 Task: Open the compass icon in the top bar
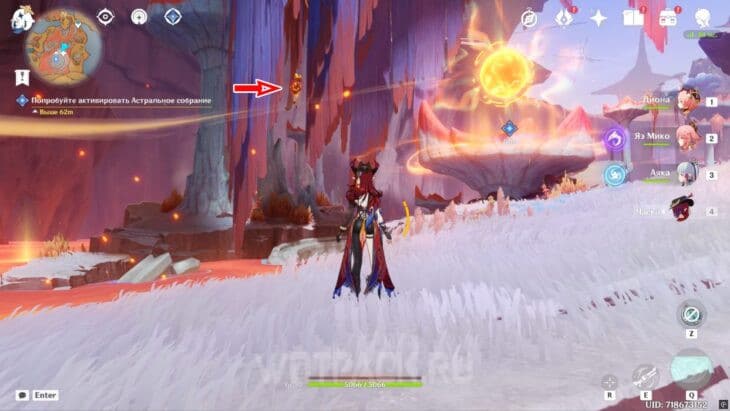pos(530,18)
